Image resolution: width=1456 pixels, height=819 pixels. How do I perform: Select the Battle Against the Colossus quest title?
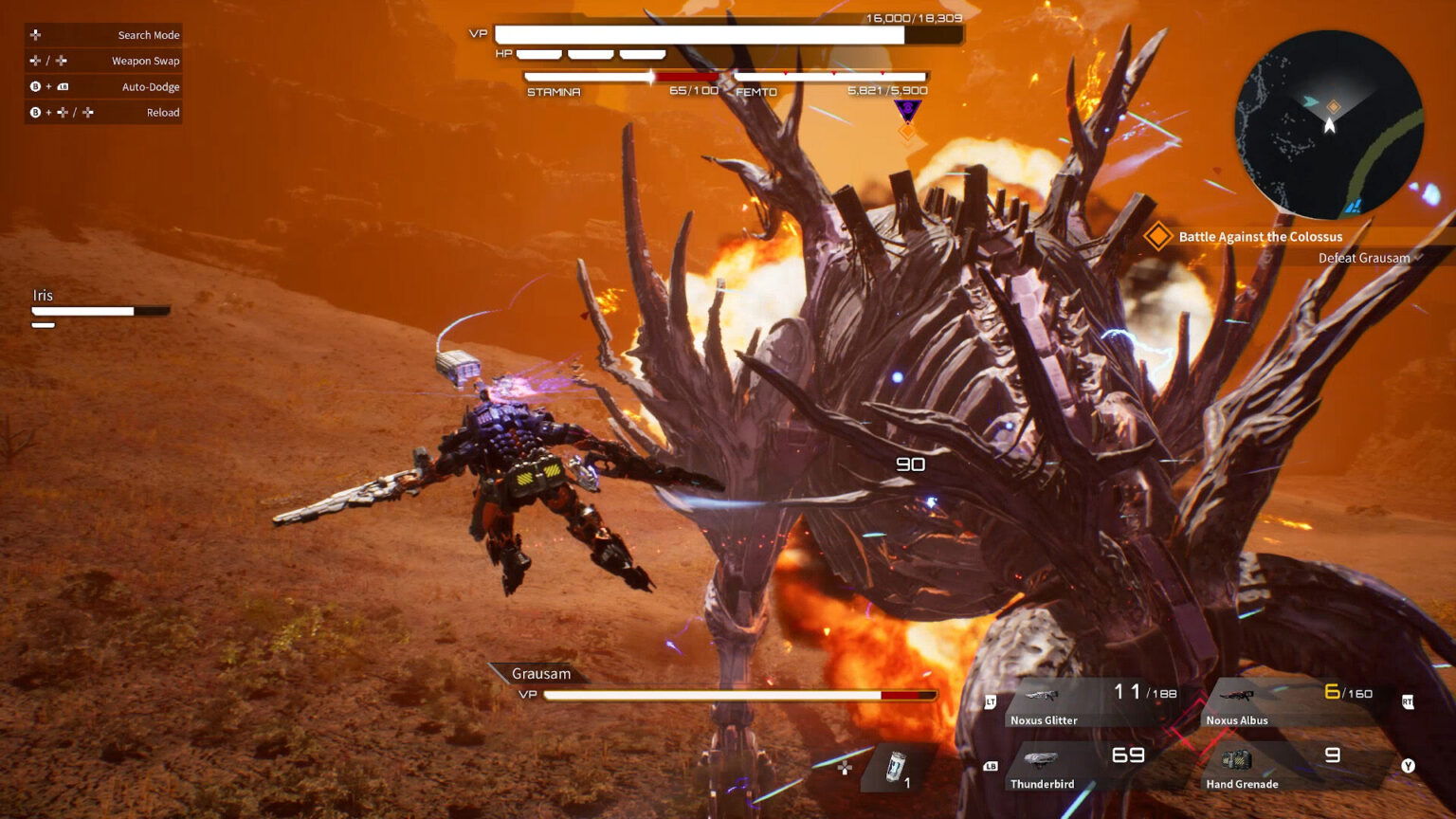1260,236
